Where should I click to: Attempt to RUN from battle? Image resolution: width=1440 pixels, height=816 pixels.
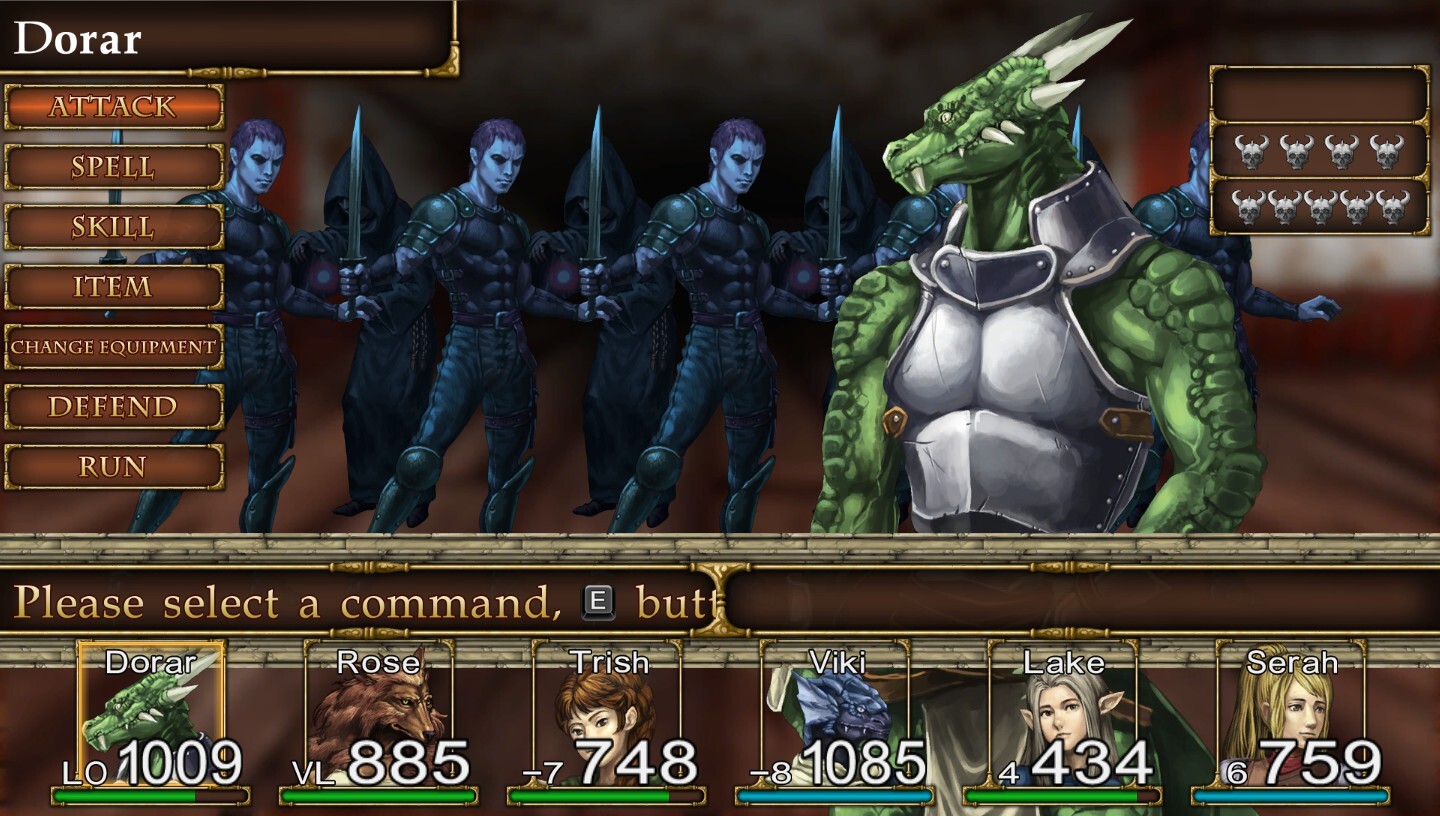tap(113, 466)
